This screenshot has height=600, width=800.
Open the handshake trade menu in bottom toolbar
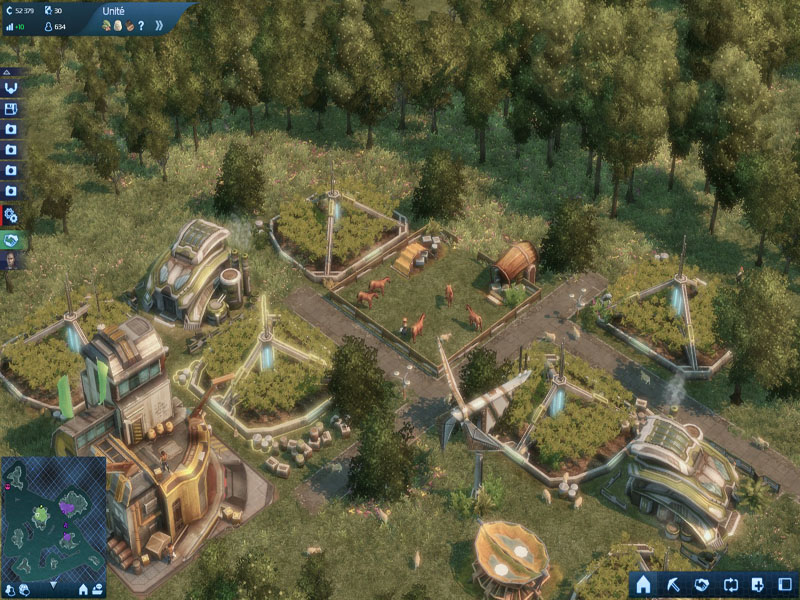click(701, 584)
